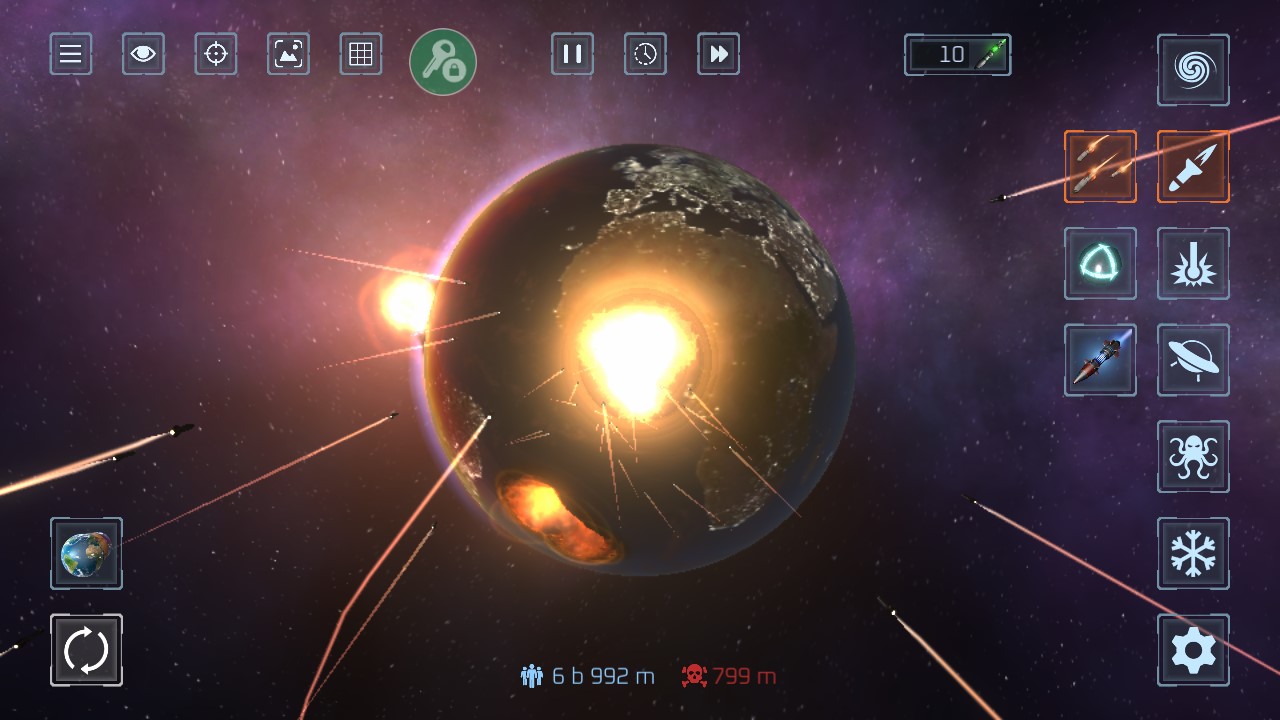1280x720 pixels.
Task: Choose the laser beam impact weapon
Action: point(1193,264)
